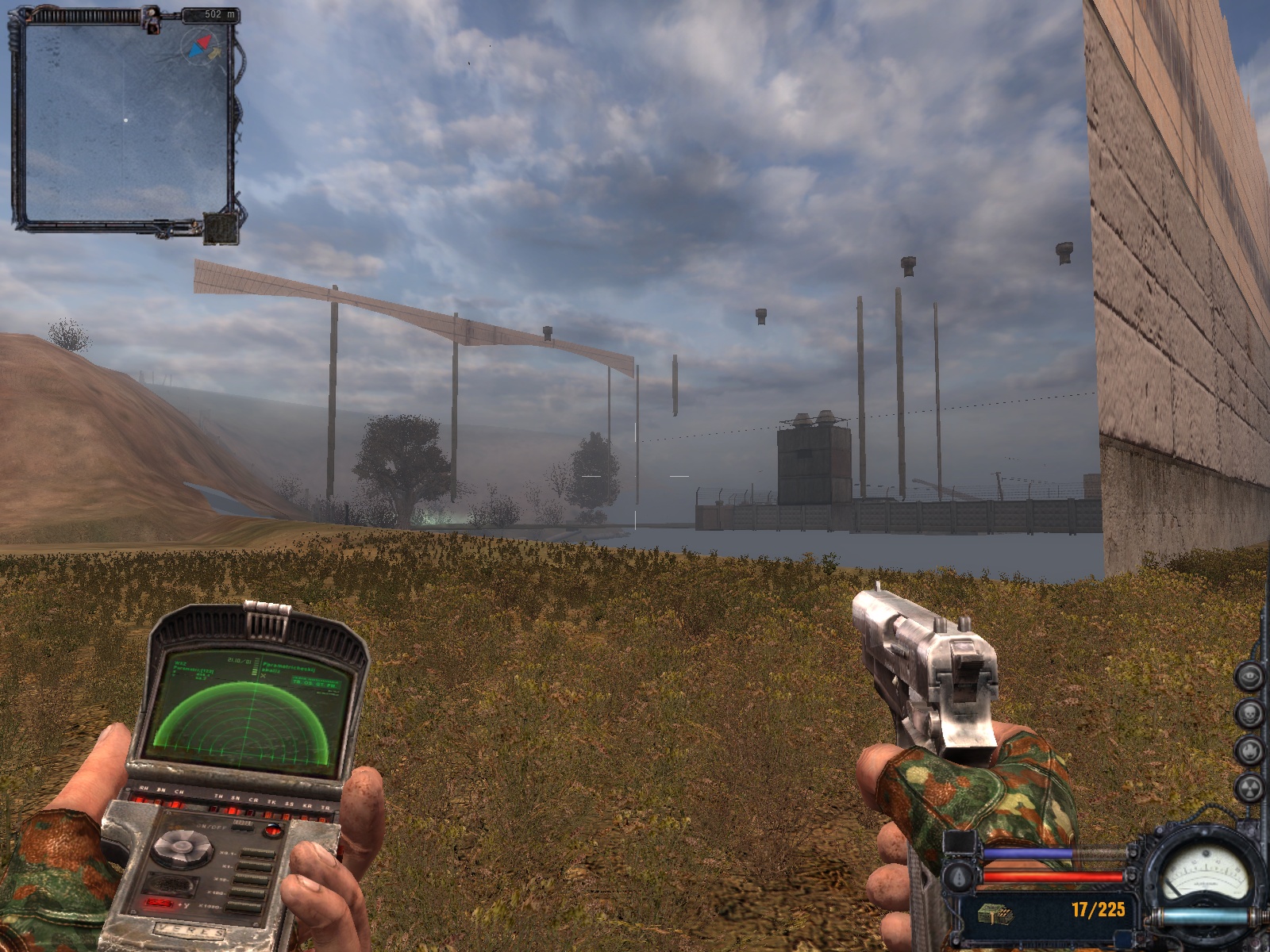Viewport: 1270px width, 952px height.
Task: Select the blood drop bleeding icon
Action: [959, 877]
